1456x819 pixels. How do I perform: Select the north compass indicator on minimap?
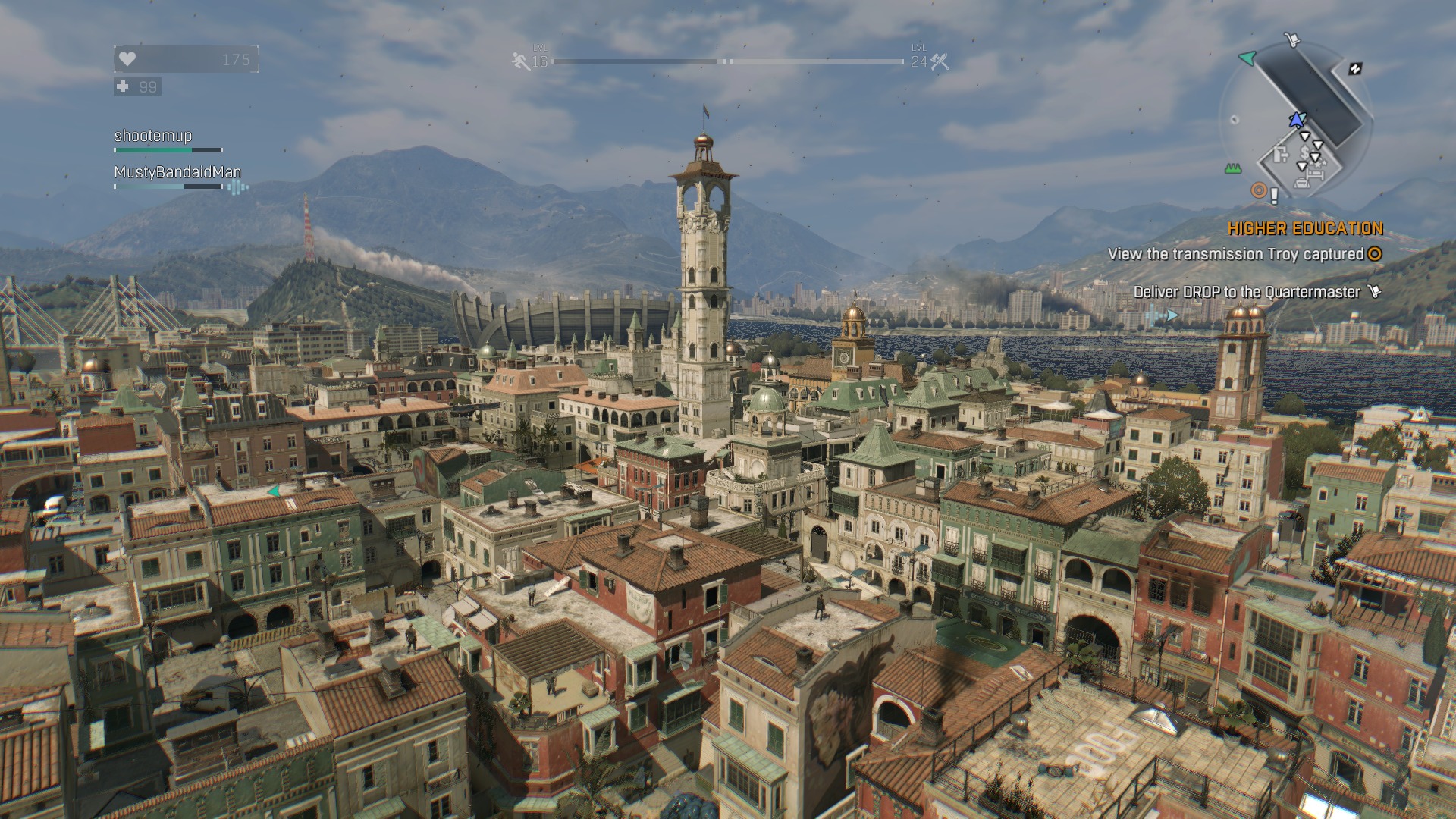pyautogui.click(x=1354, y=69)
